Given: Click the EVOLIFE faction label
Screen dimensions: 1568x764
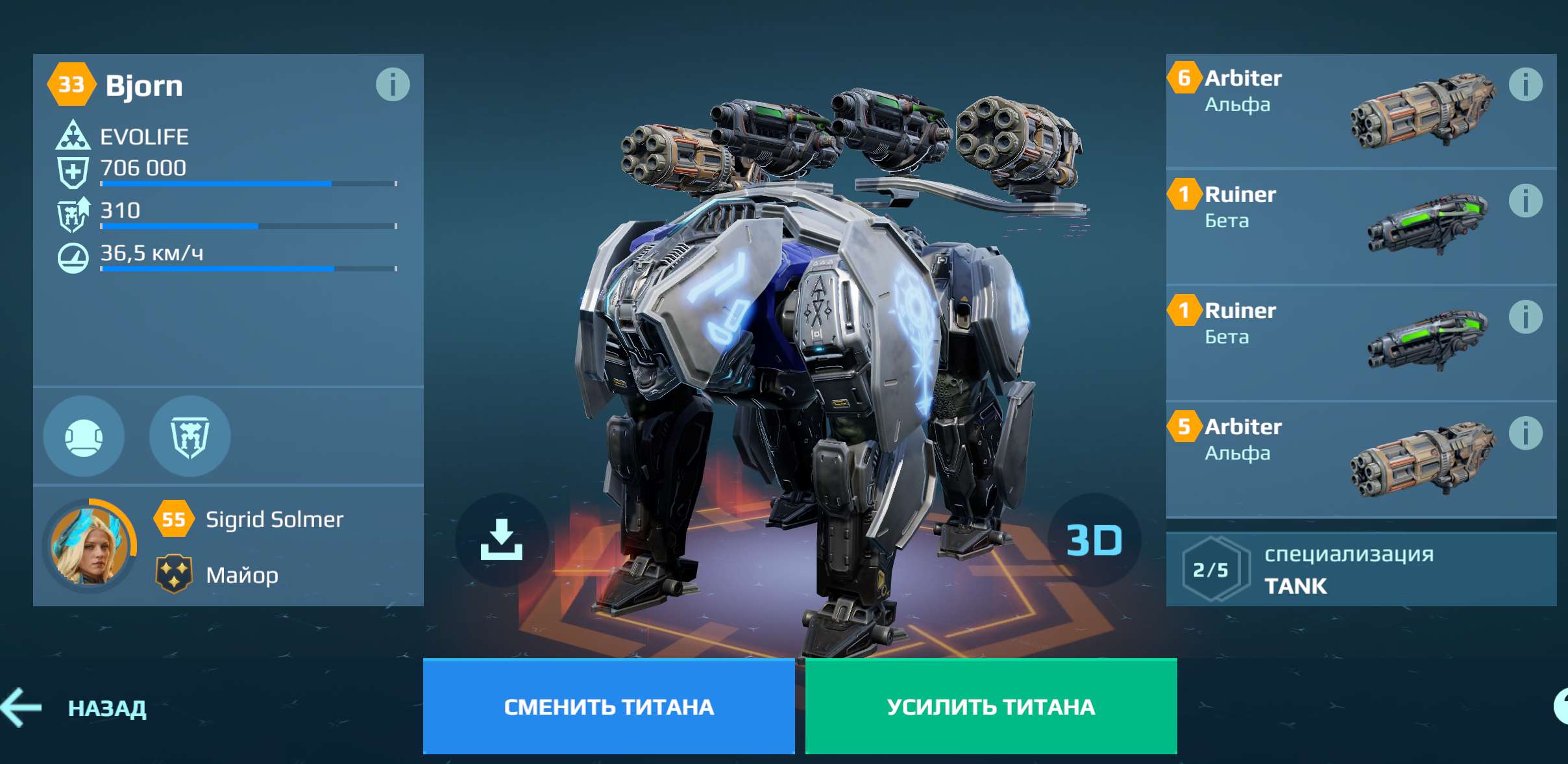Looking at the screenshot, I should tap(144, 136).
